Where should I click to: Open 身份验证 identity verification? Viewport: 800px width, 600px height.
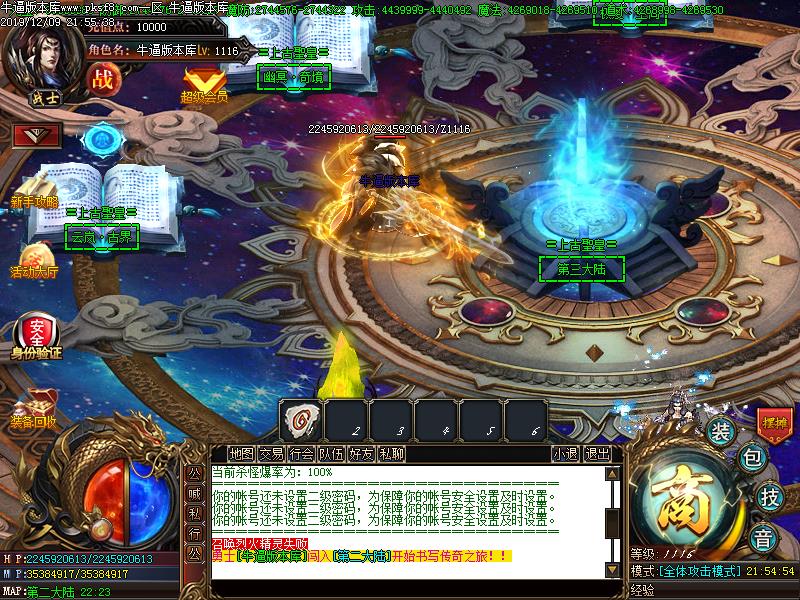pos(36,334)
